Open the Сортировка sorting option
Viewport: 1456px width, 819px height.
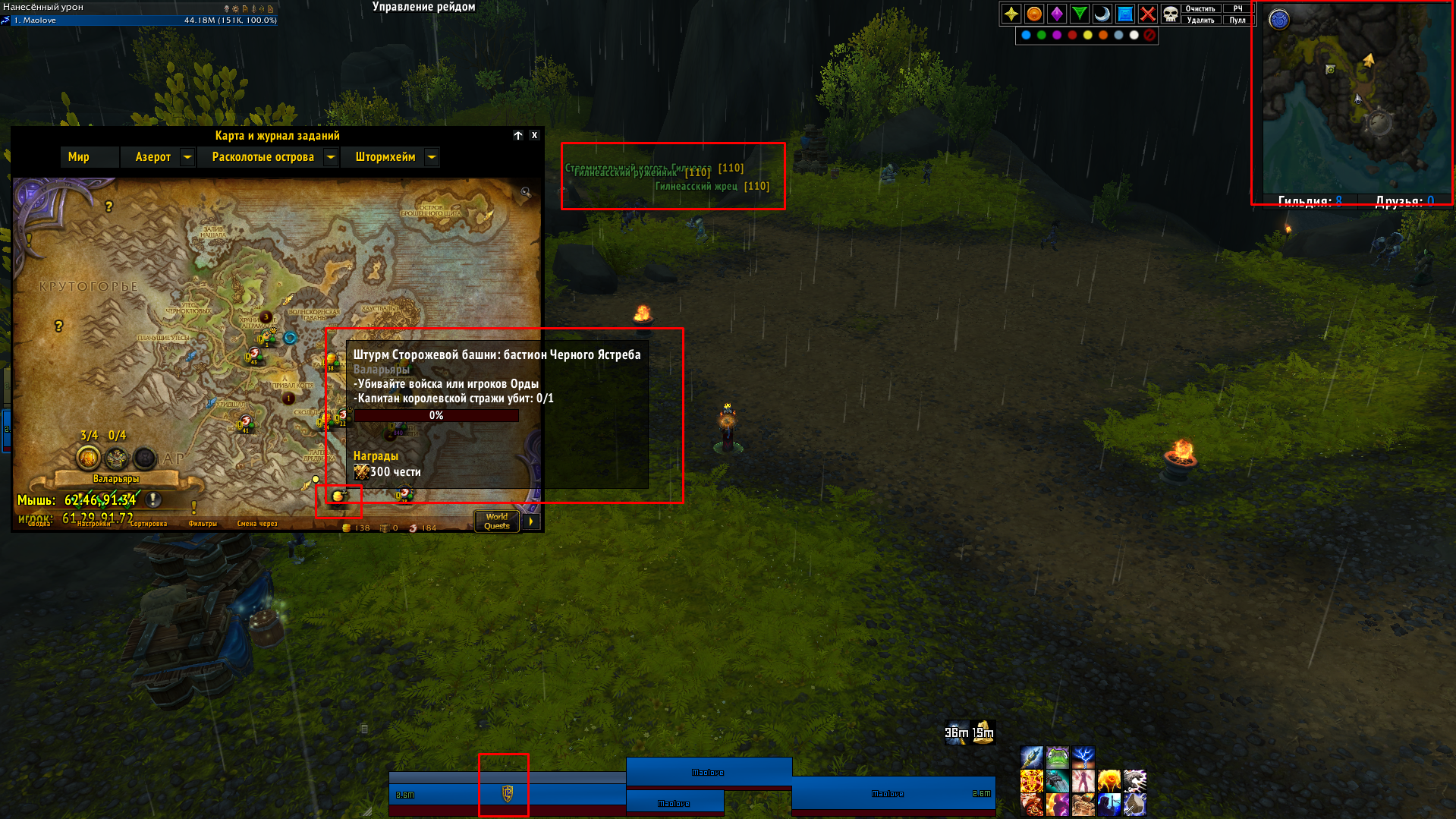[148, 524]
